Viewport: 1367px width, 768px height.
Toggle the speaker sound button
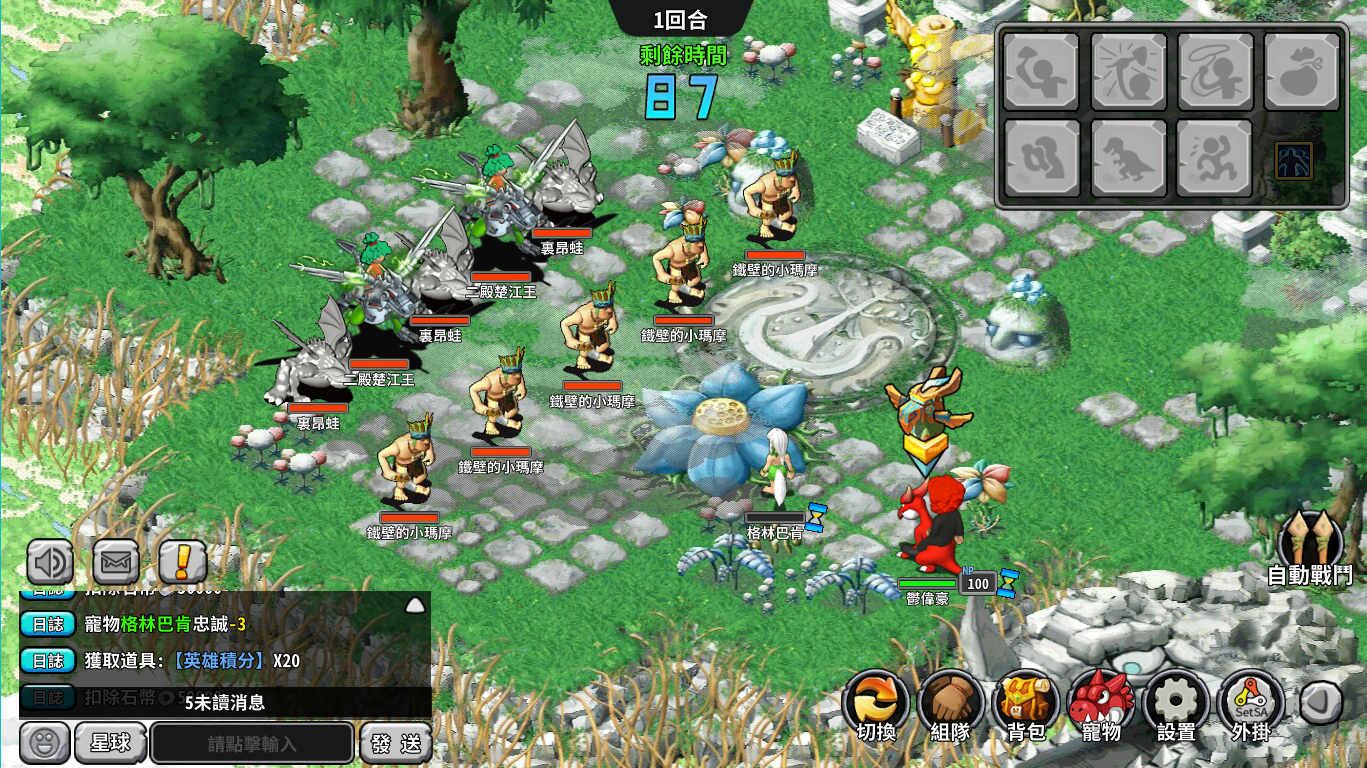pyautogui.click(x=50, y=562)
